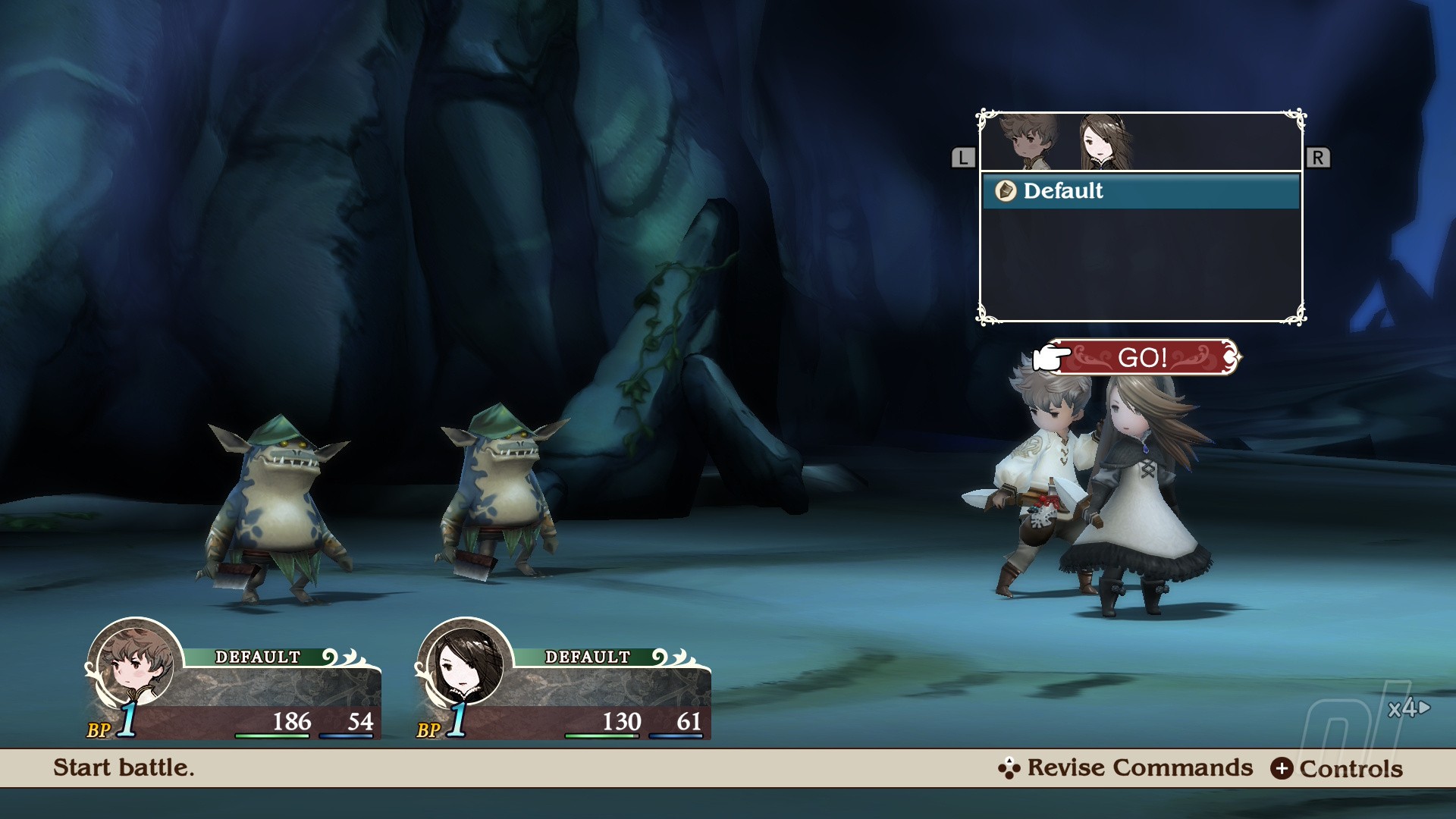Viewport: 1456px width, 819px height.
Task: Choose Agnès's portrait in the command window
Action: tap(1105, 142)
